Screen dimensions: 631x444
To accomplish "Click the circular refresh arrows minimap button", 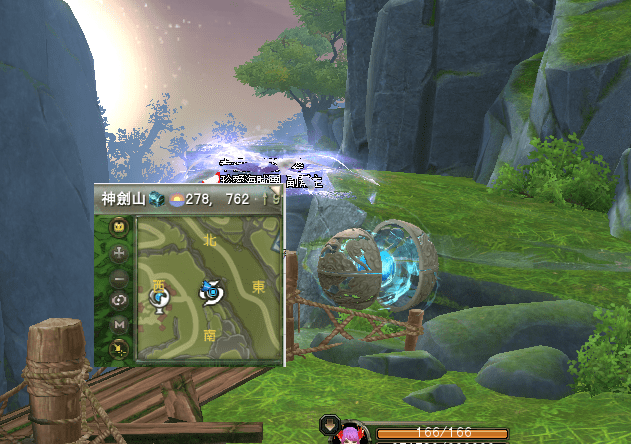I will pyautogui.click(x=119, y=300).
